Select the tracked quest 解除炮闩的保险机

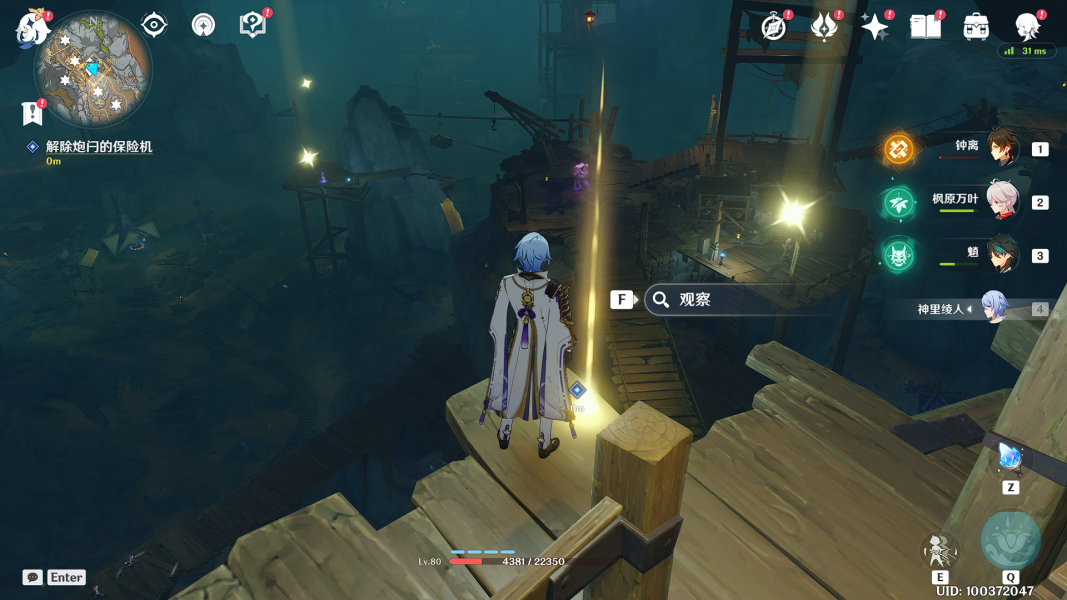pos(98,147)
